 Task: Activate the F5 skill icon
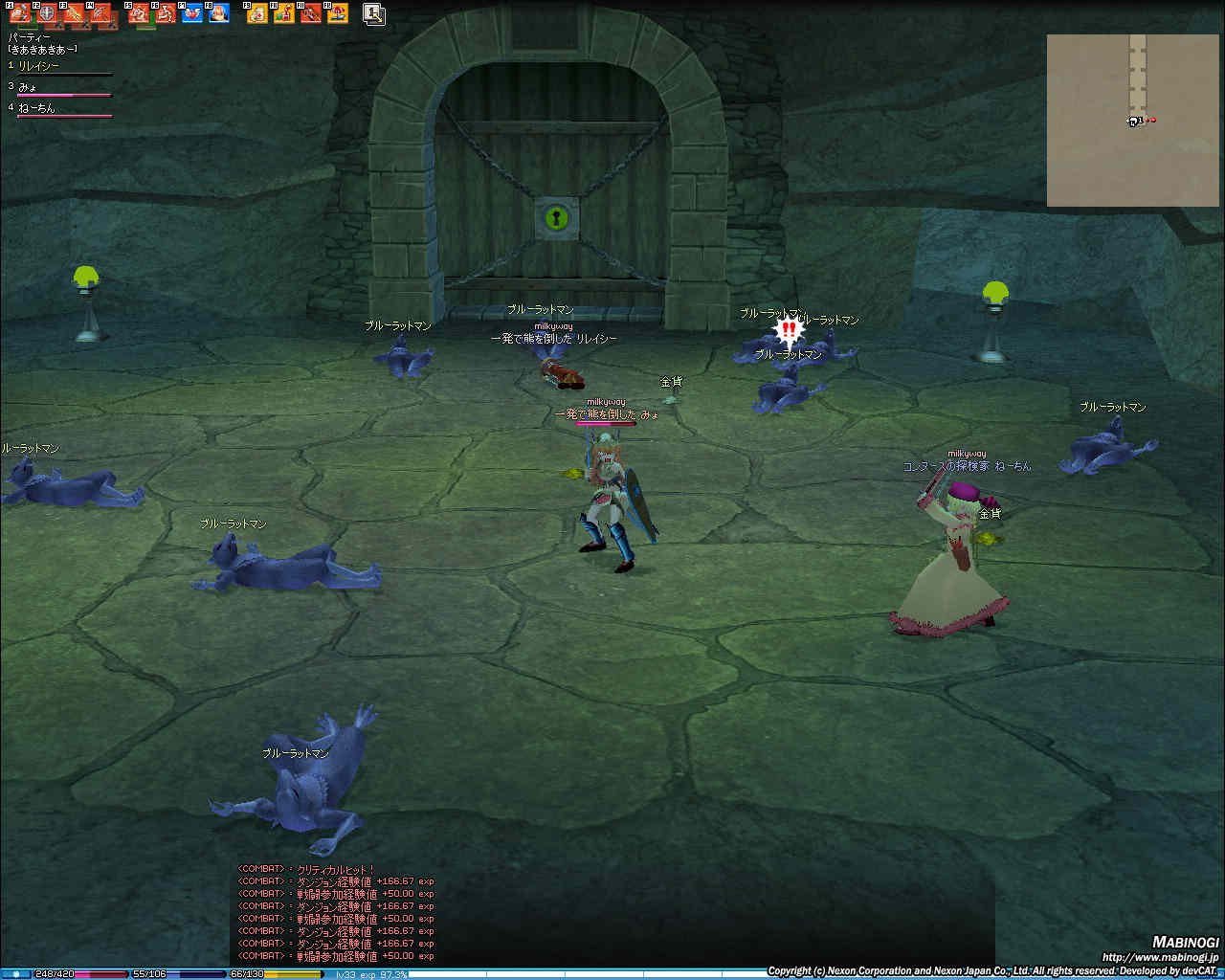point(139,13)
